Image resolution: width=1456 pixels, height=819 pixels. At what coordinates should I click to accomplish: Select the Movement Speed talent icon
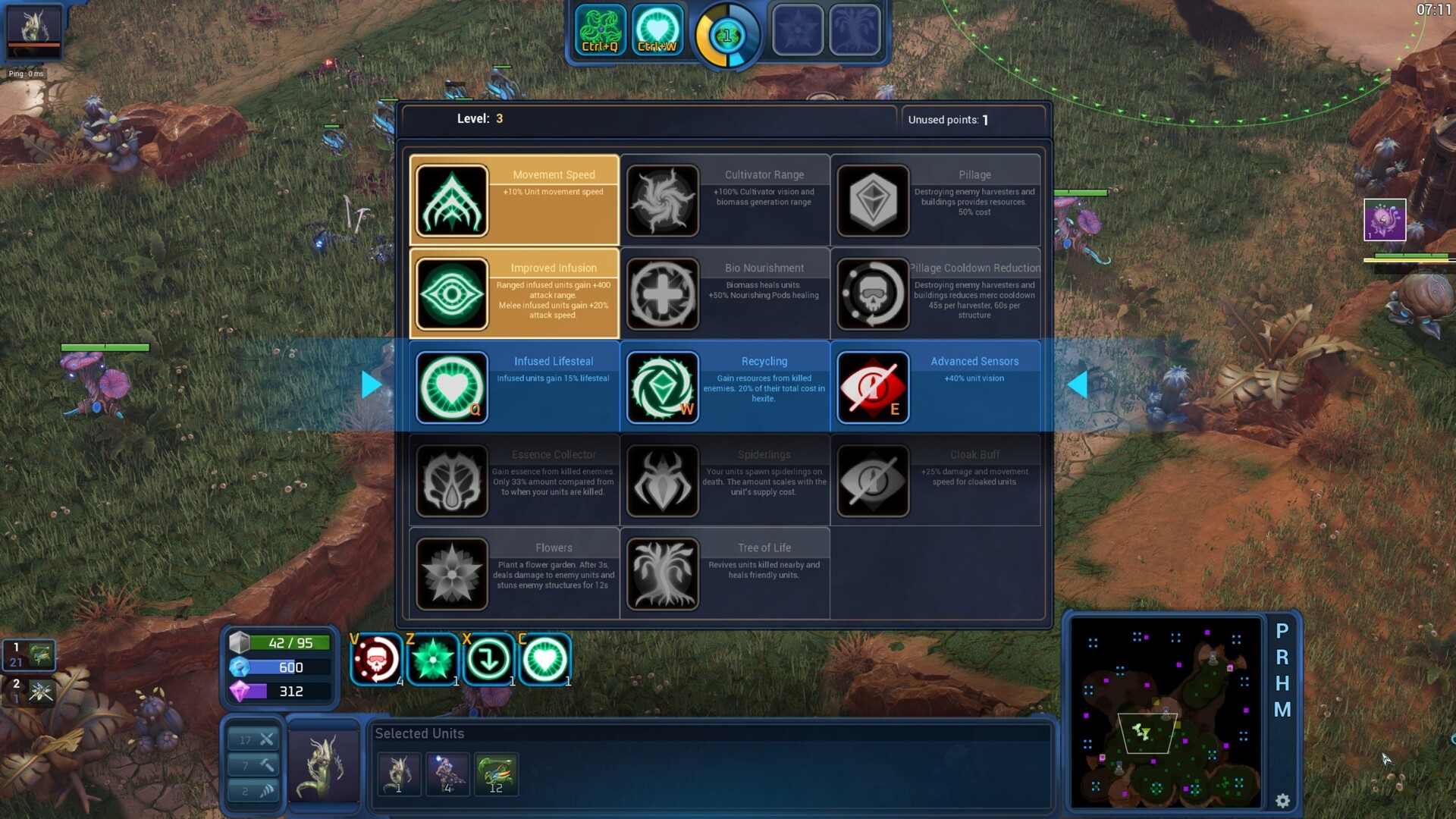(x=451, y=200)
